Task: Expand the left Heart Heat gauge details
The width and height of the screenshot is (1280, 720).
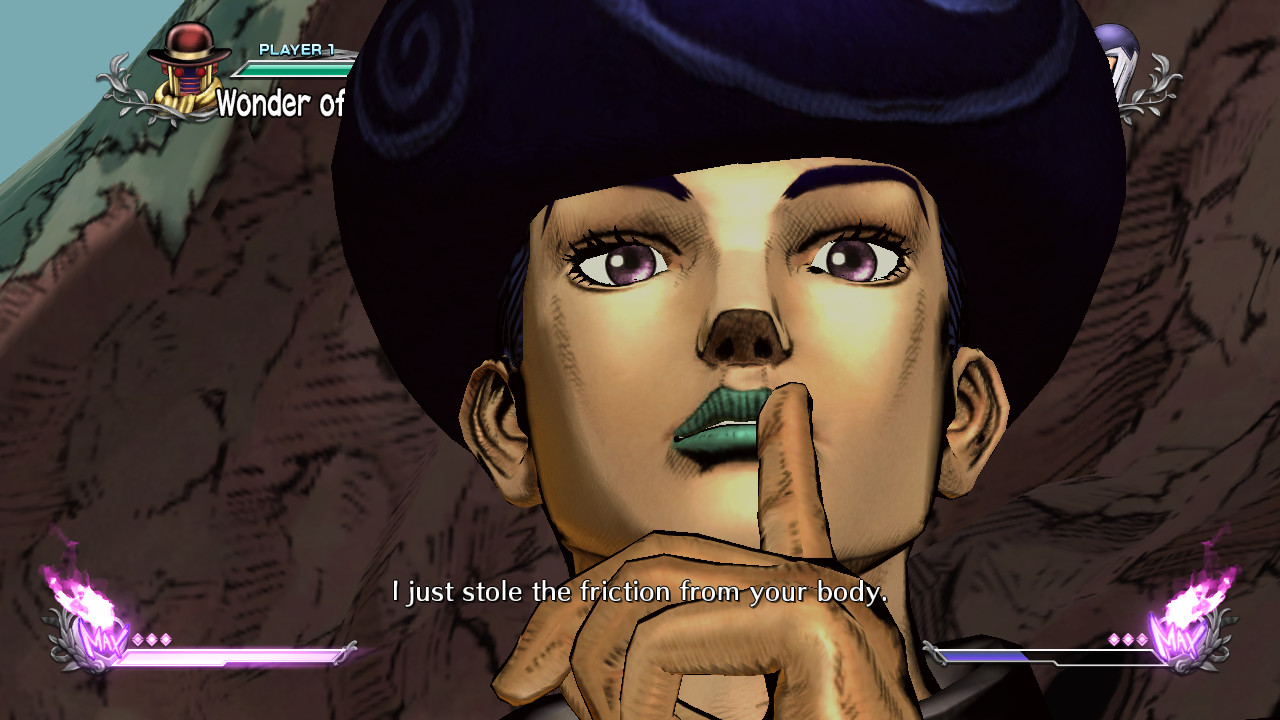Action: pyautogui.click(x=230, y=657)
